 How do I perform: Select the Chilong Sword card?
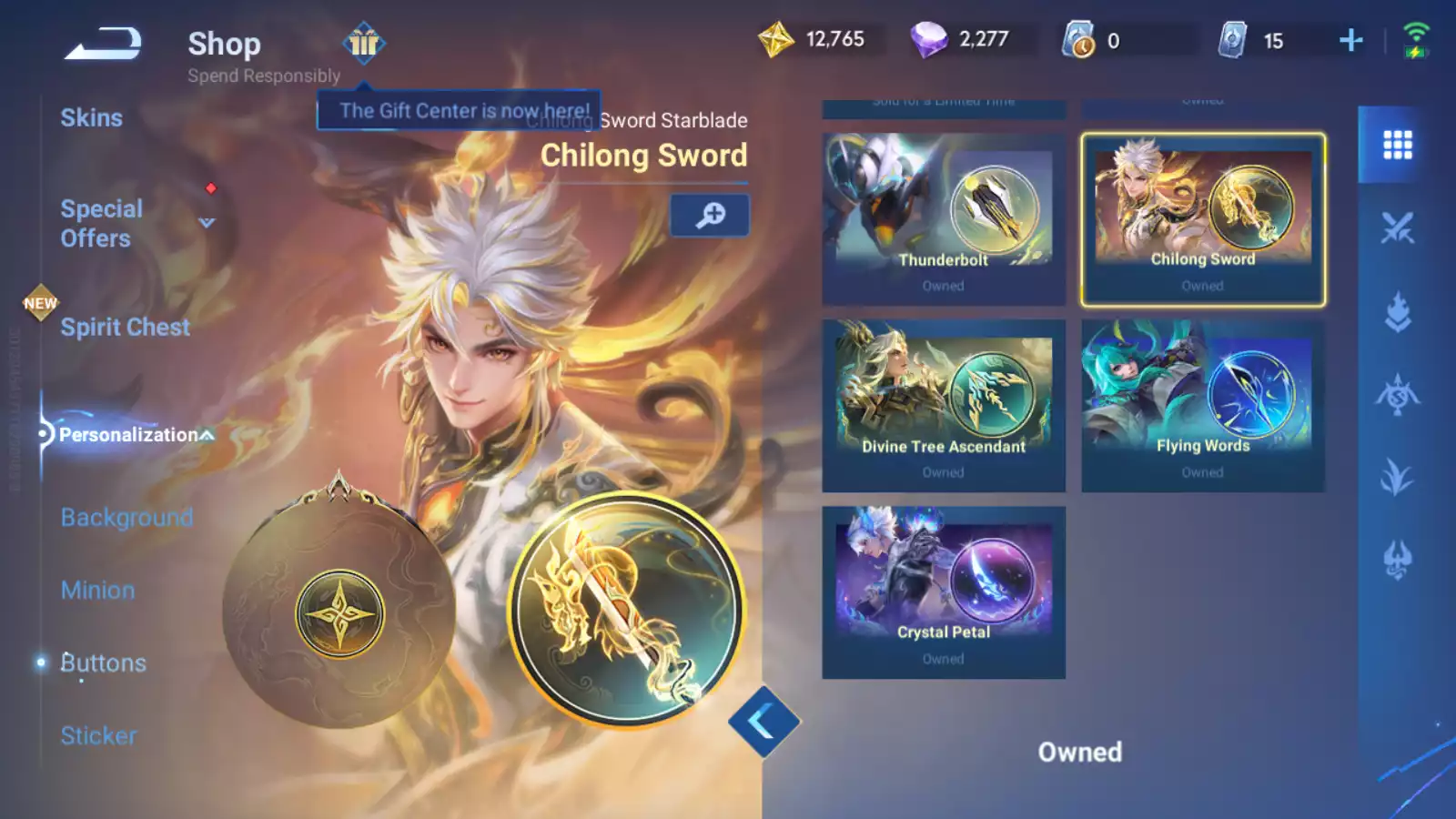tap(1202, 219)
